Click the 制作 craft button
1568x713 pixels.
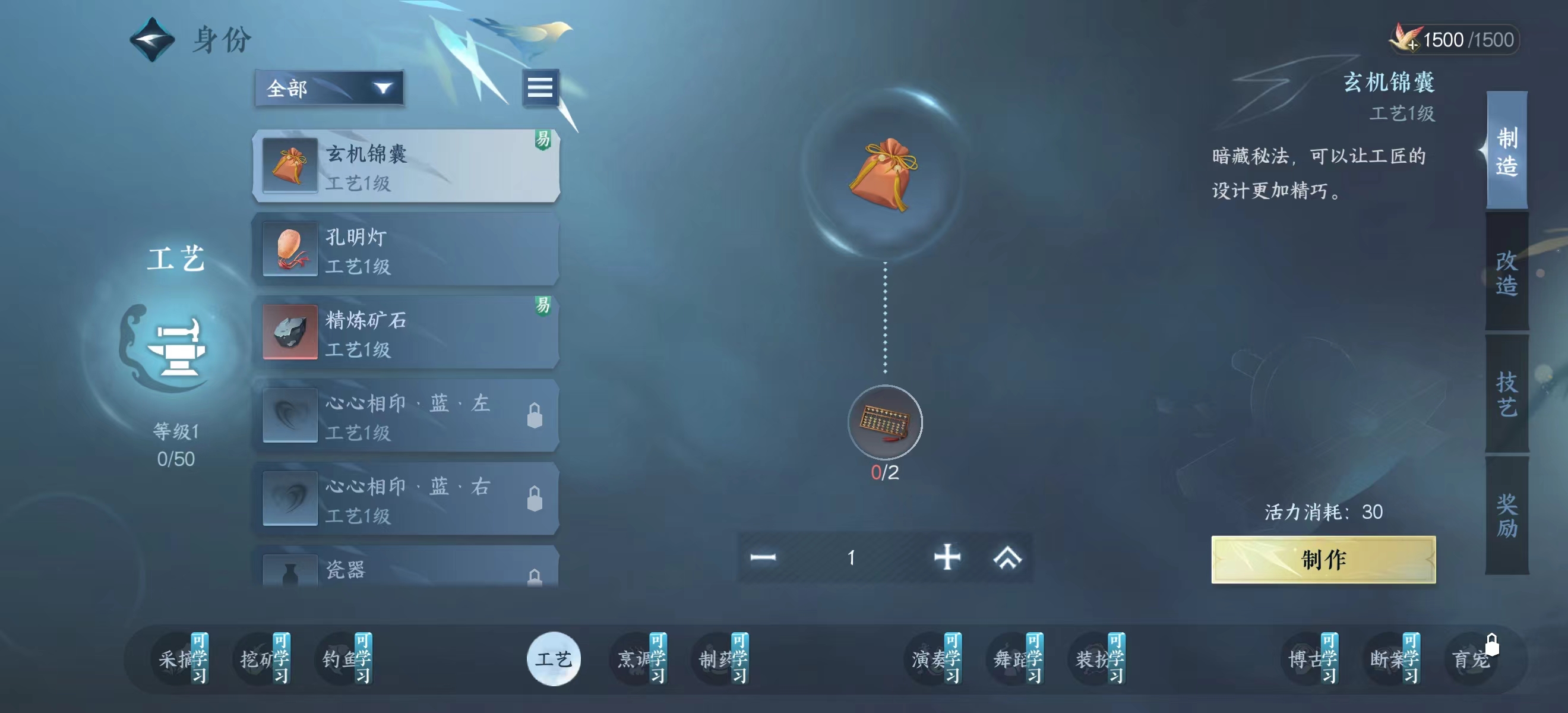click(x=1323, y=560)
